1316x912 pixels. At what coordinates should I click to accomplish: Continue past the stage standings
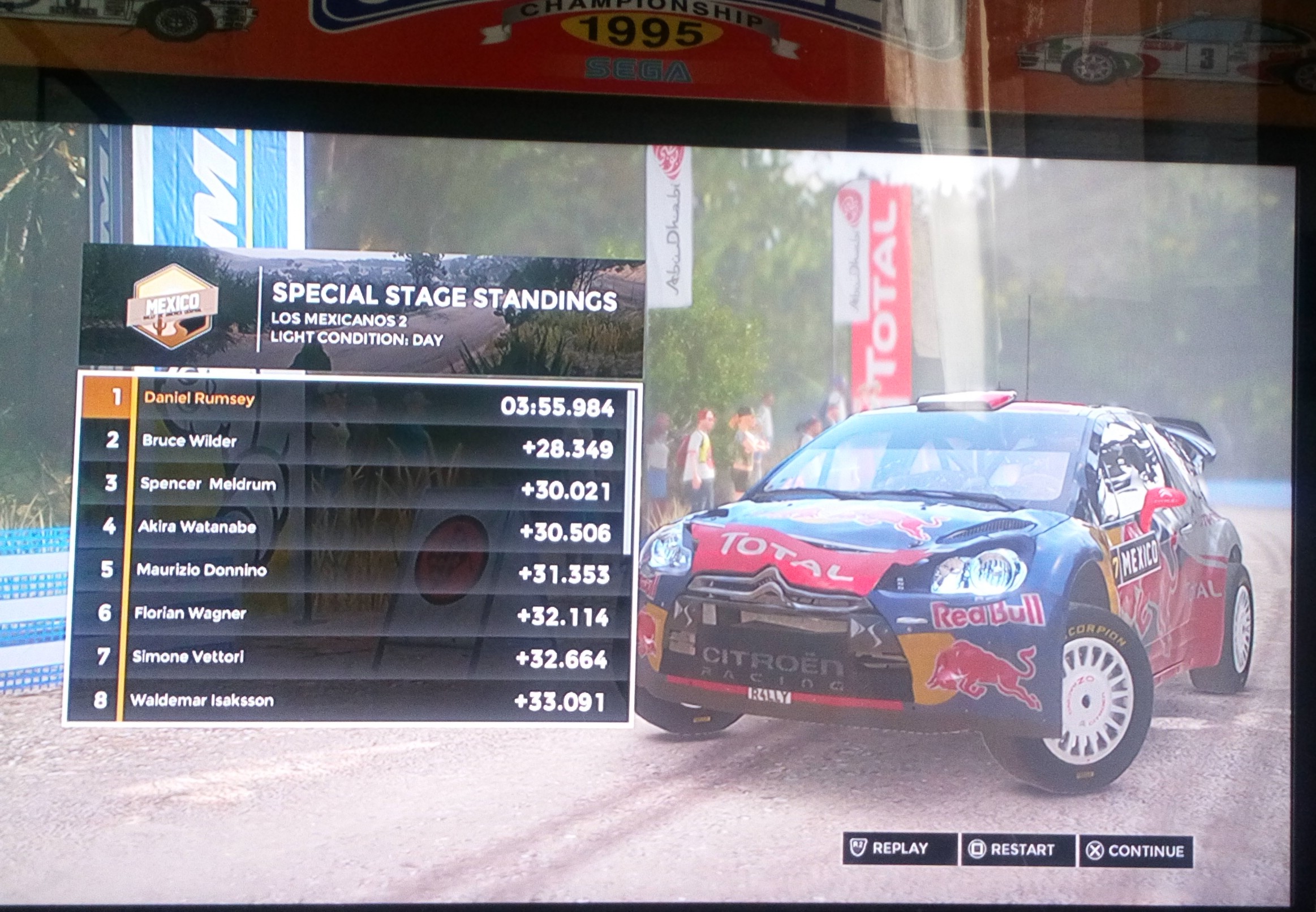[1136, 851]
